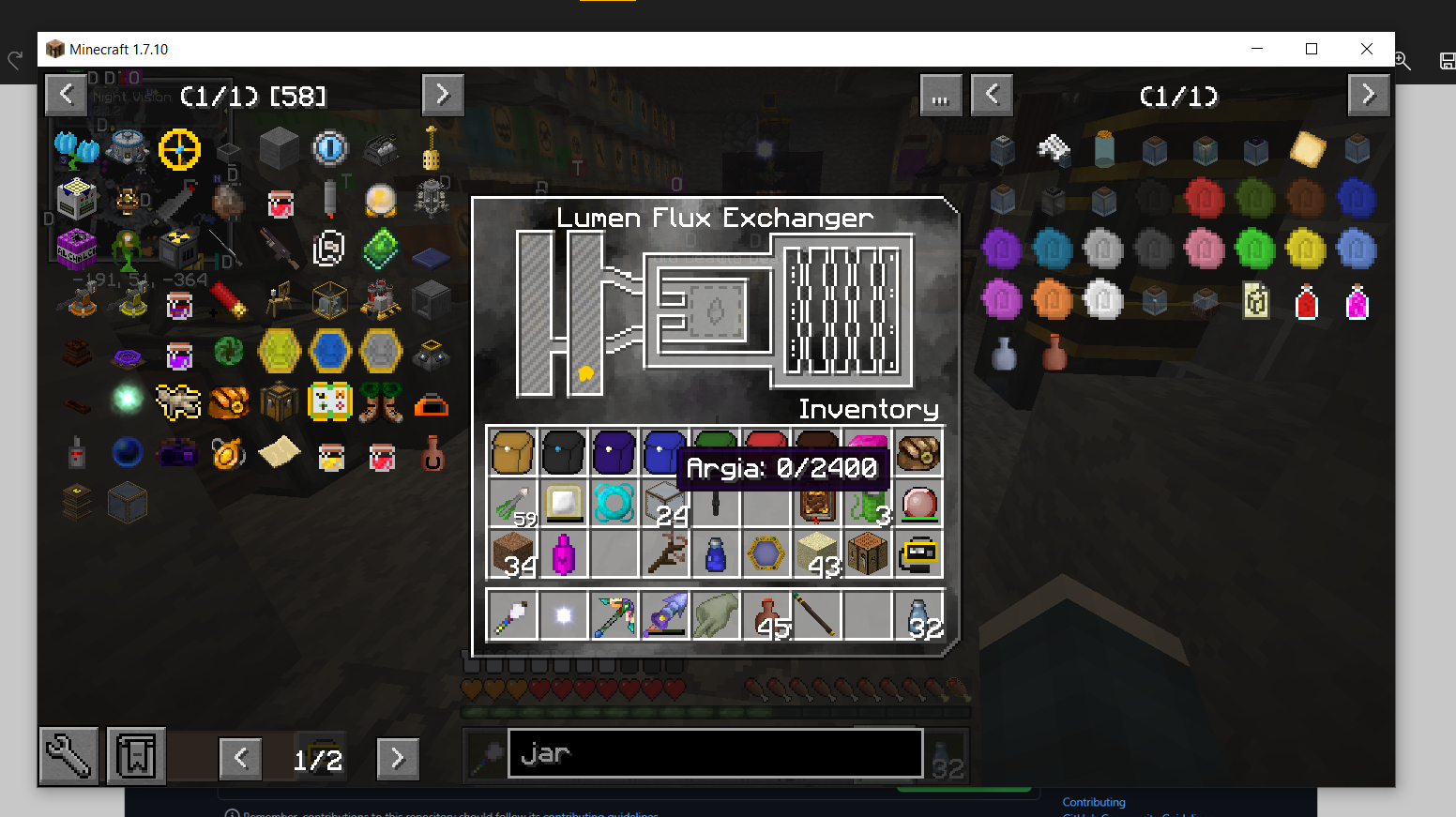
Task: Open the Contributing link below the window
Action: click(1093, 802)
